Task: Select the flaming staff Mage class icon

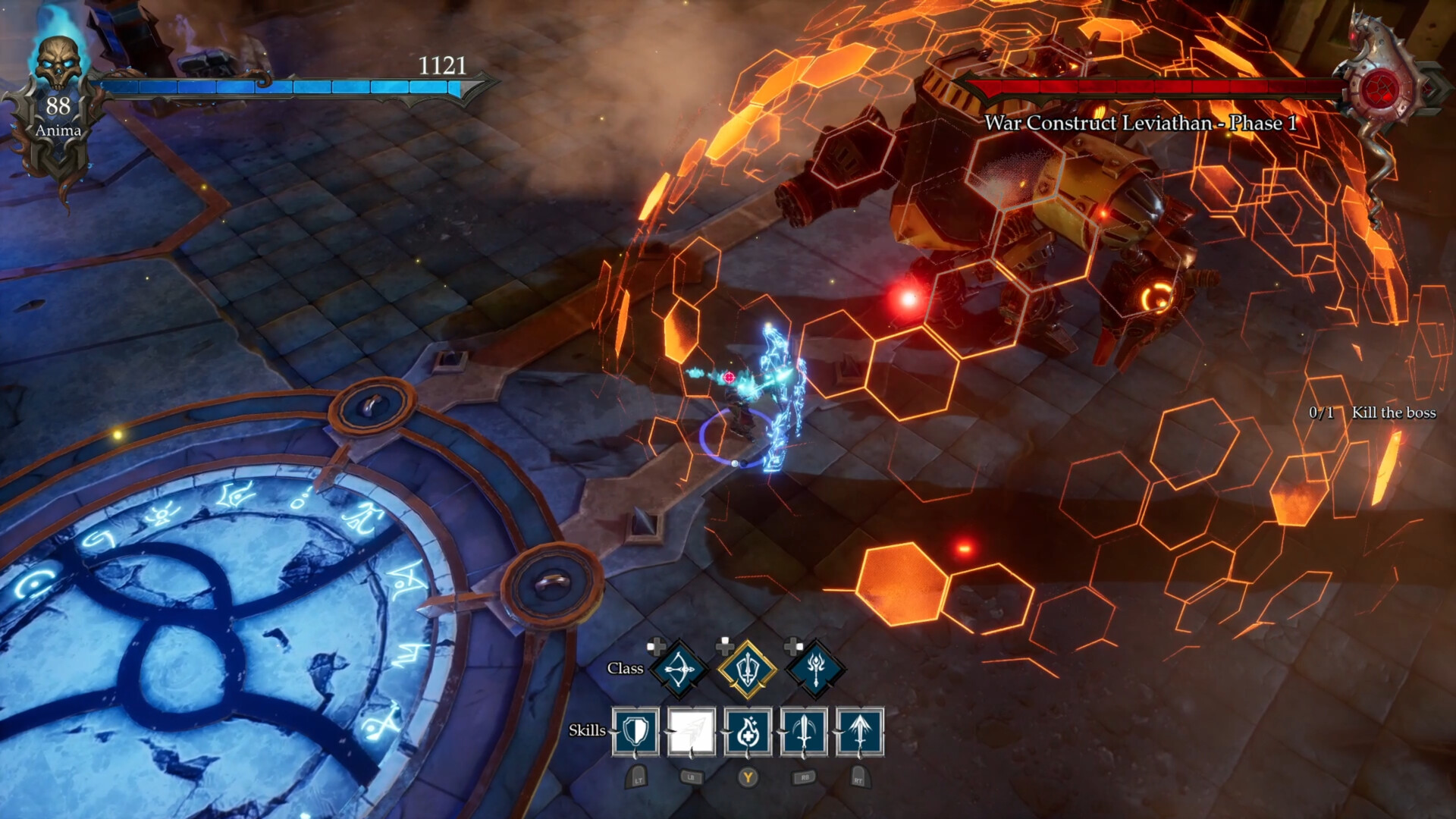Action: (x=814, y=670)
